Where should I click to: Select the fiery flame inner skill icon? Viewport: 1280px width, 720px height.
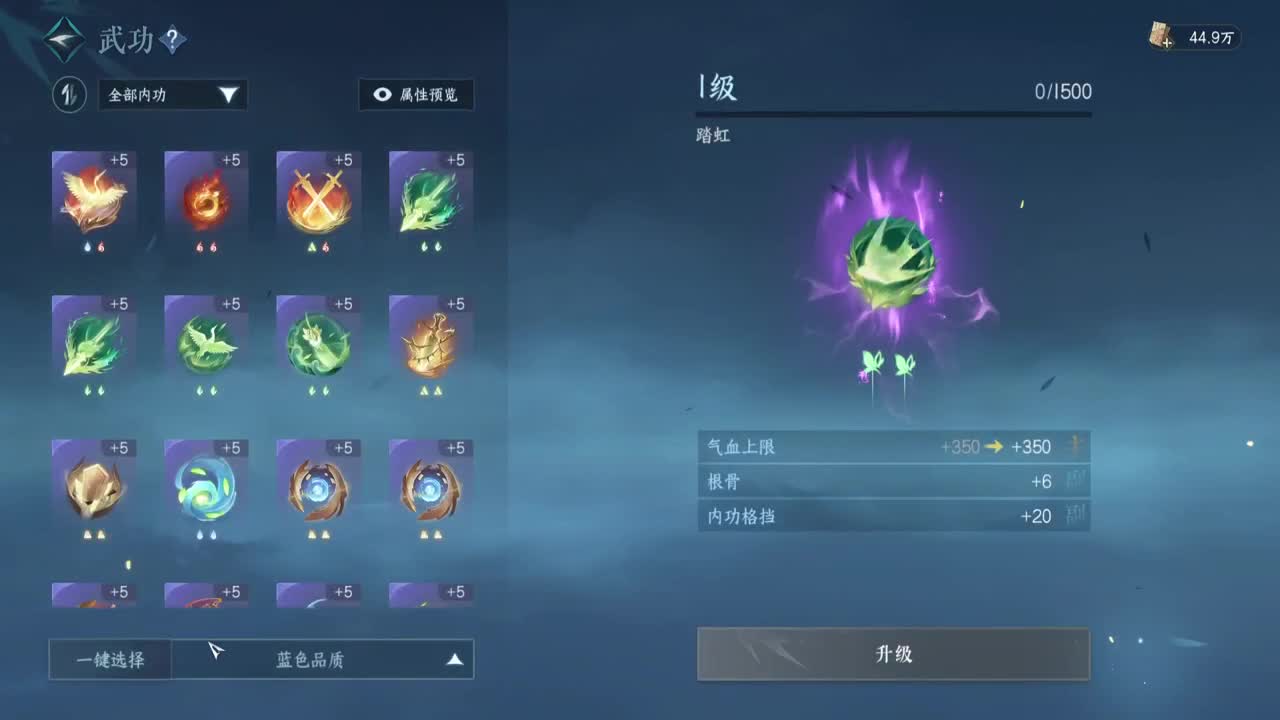(x=206, y=197)
